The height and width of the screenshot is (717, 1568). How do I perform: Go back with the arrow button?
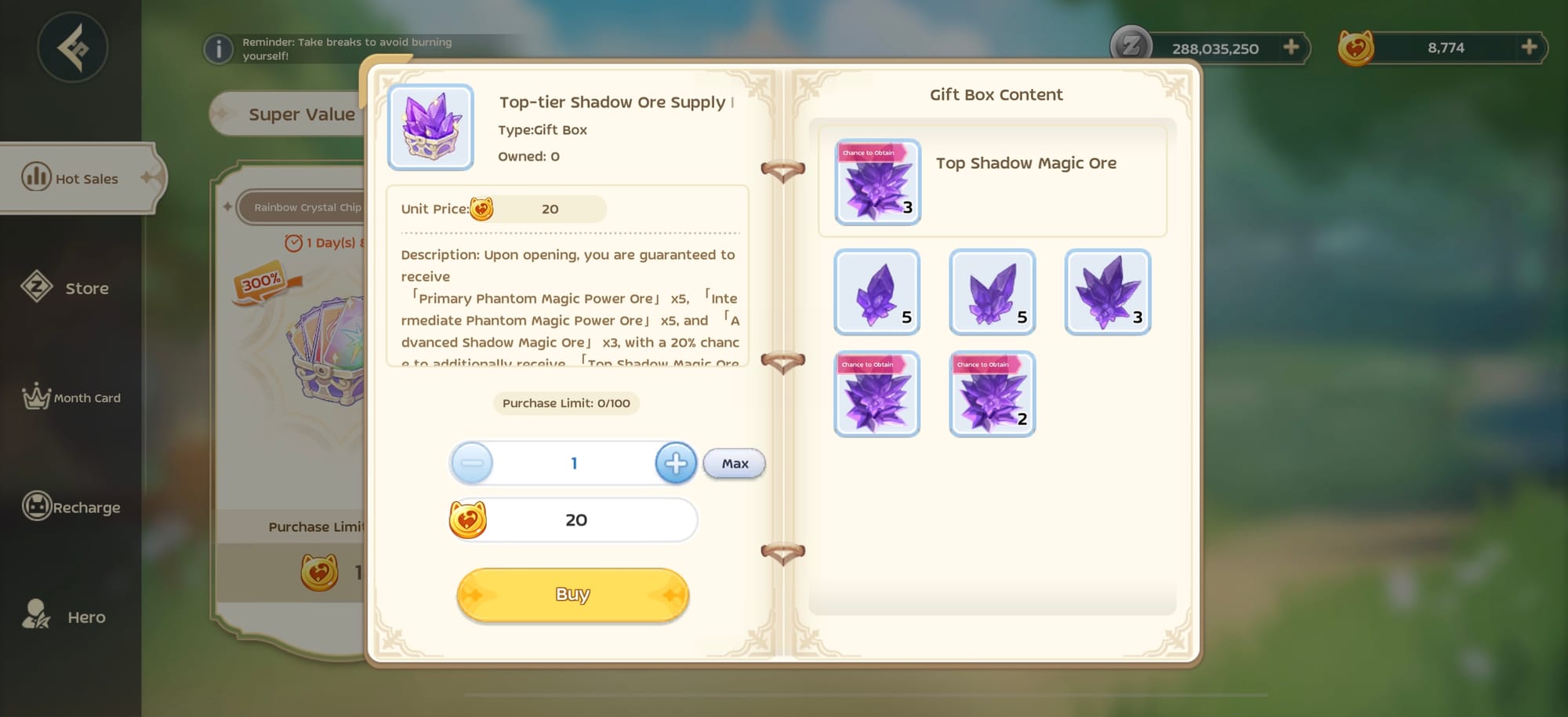pos(72,48)
